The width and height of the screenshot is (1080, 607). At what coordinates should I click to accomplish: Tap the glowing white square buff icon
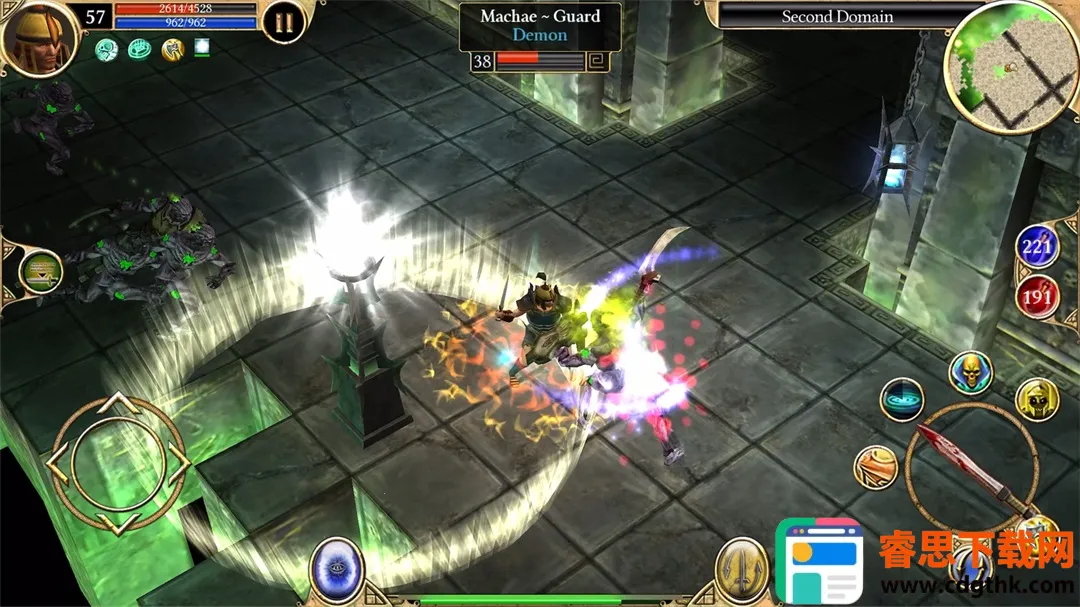point(203,47)
